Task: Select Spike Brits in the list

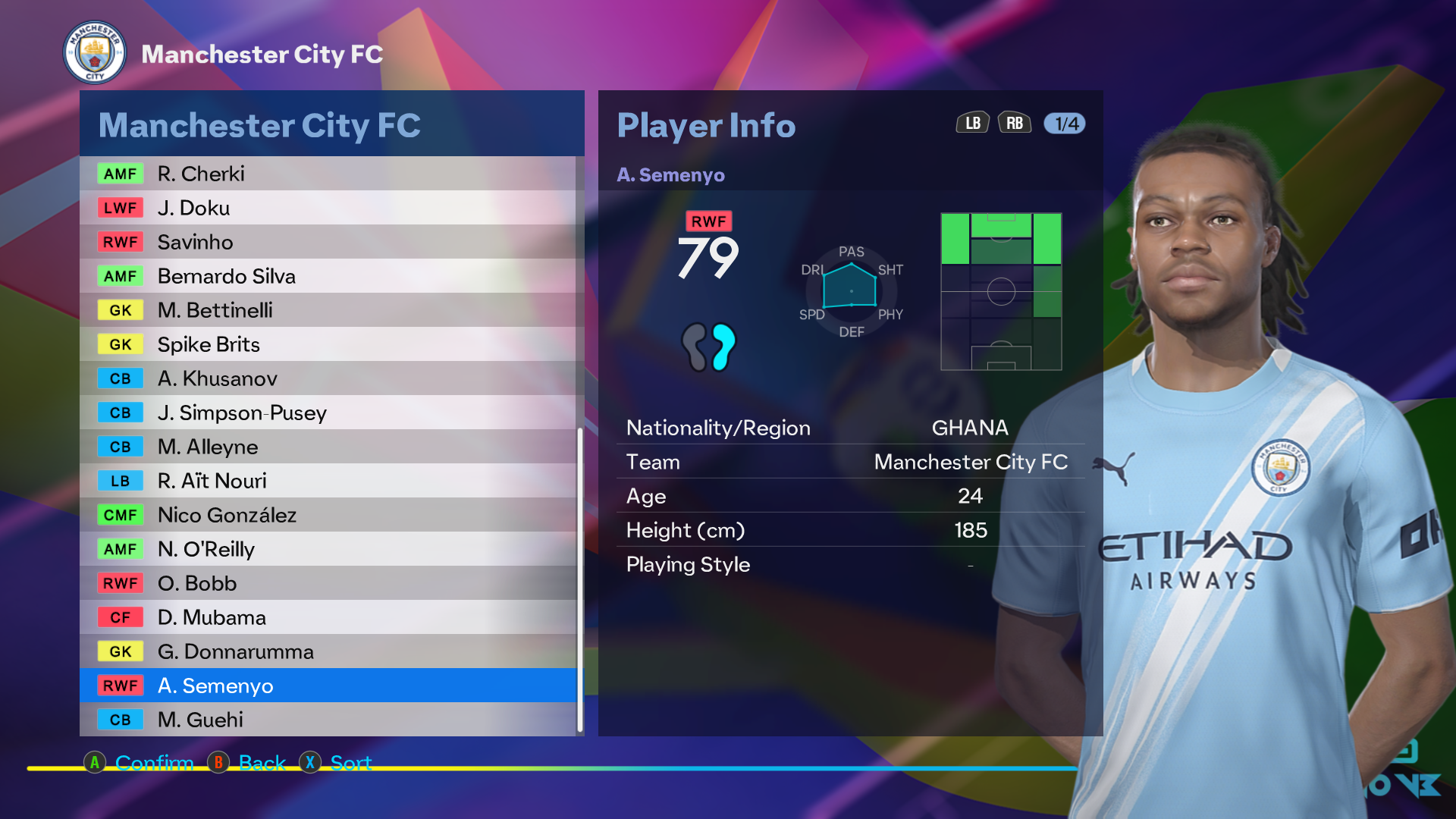Action: coord(328,344)
